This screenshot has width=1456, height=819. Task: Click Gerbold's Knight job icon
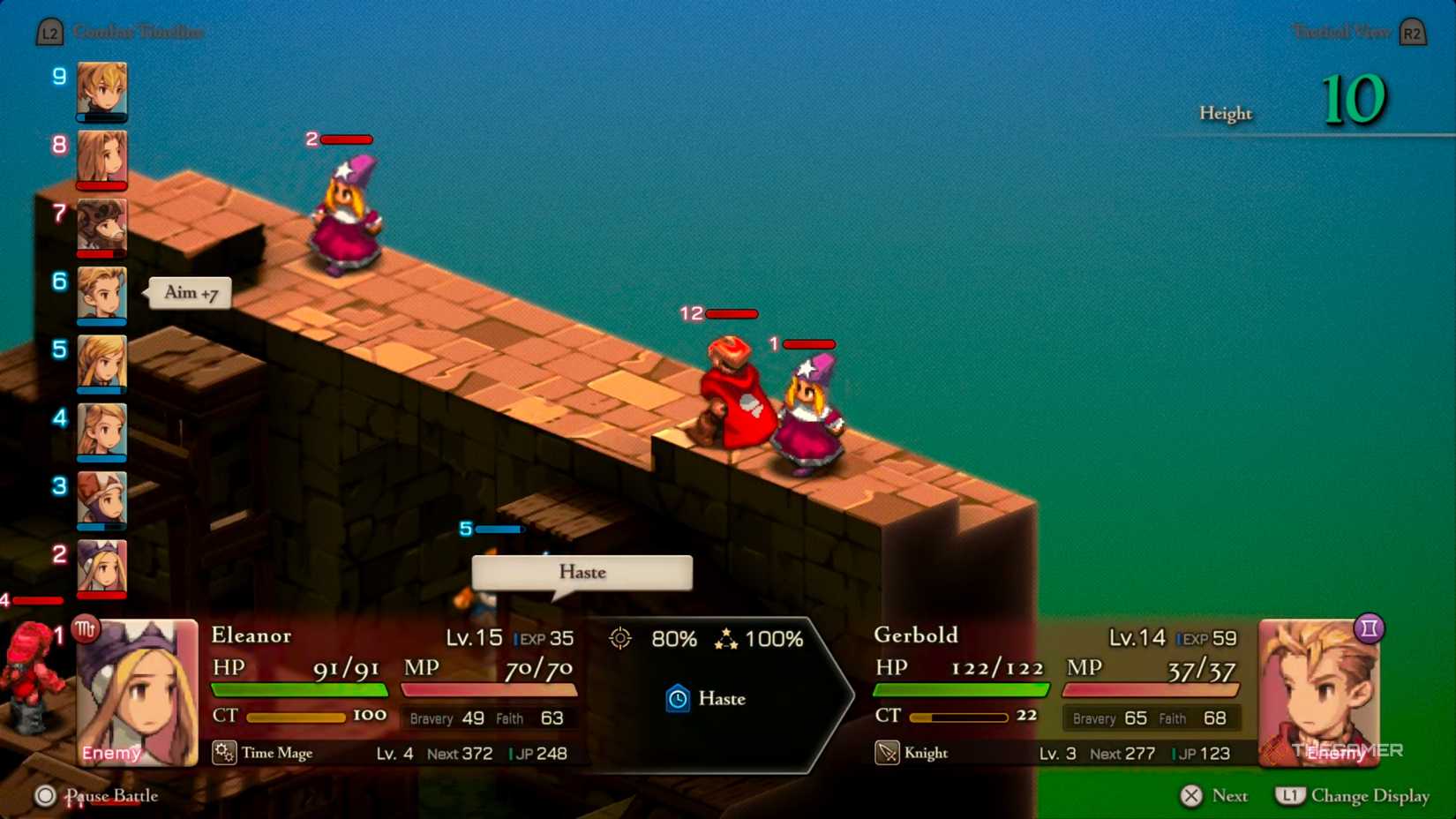887,753
